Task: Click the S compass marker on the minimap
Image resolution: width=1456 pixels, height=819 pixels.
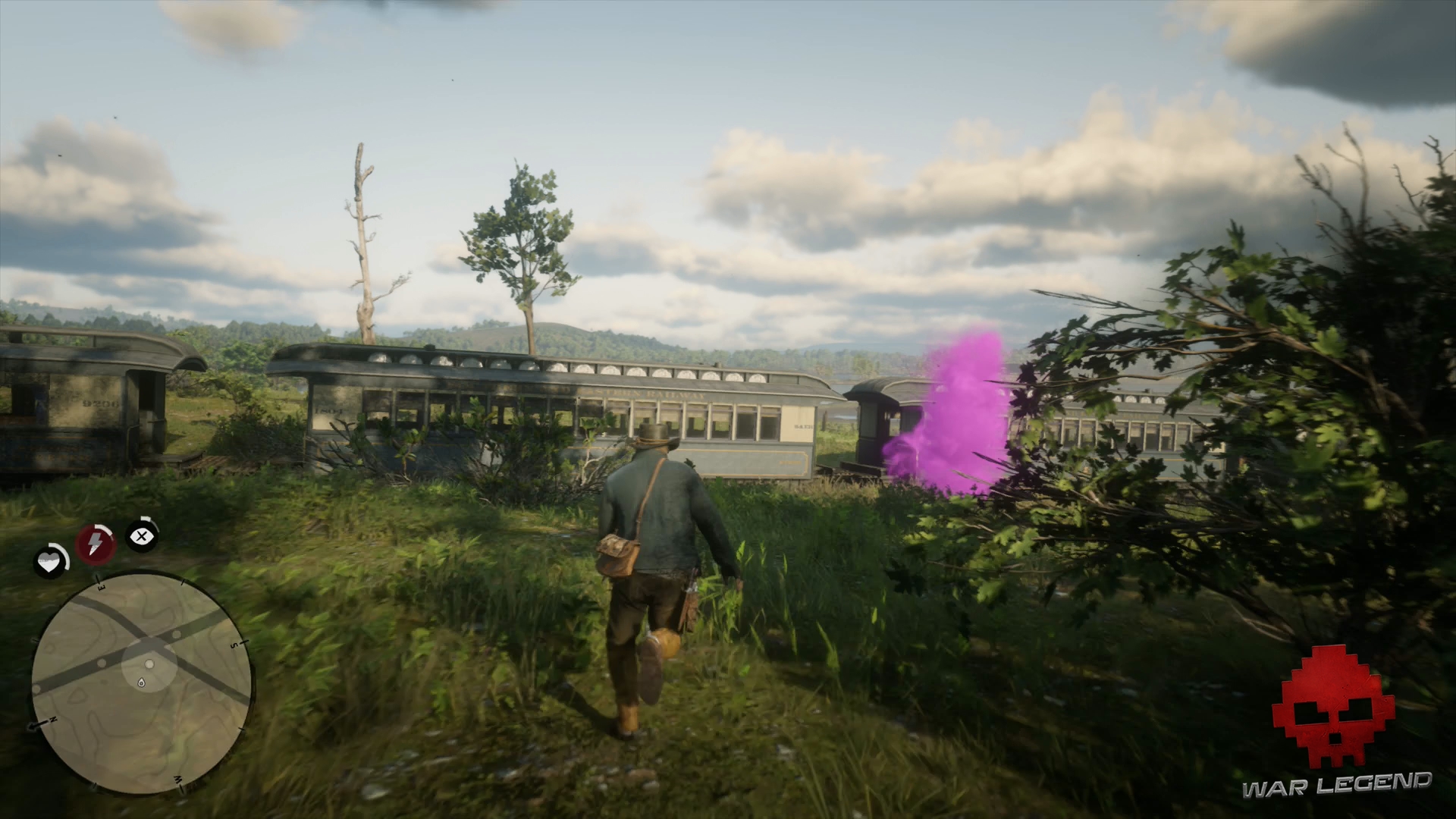Action: point(235,643)
